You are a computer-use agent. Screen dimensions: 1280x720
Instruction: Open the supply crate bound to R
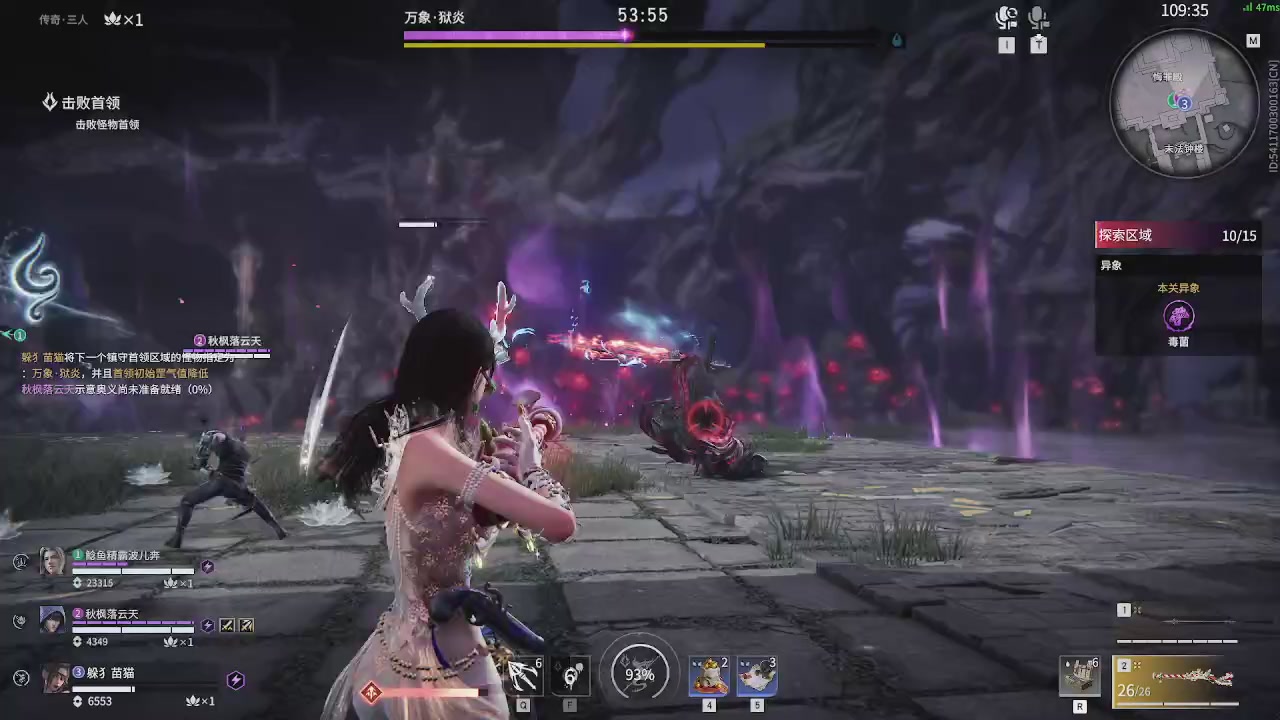[1079, 675]
